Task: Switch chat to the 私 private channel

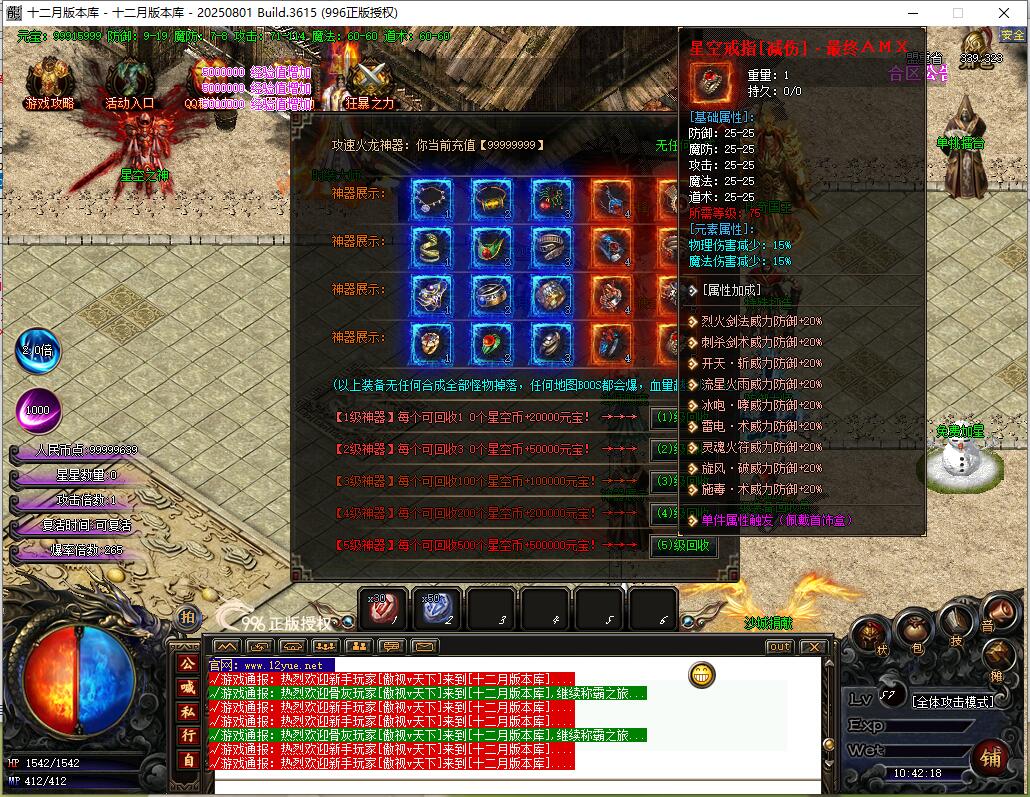Action: click(187, 711)
